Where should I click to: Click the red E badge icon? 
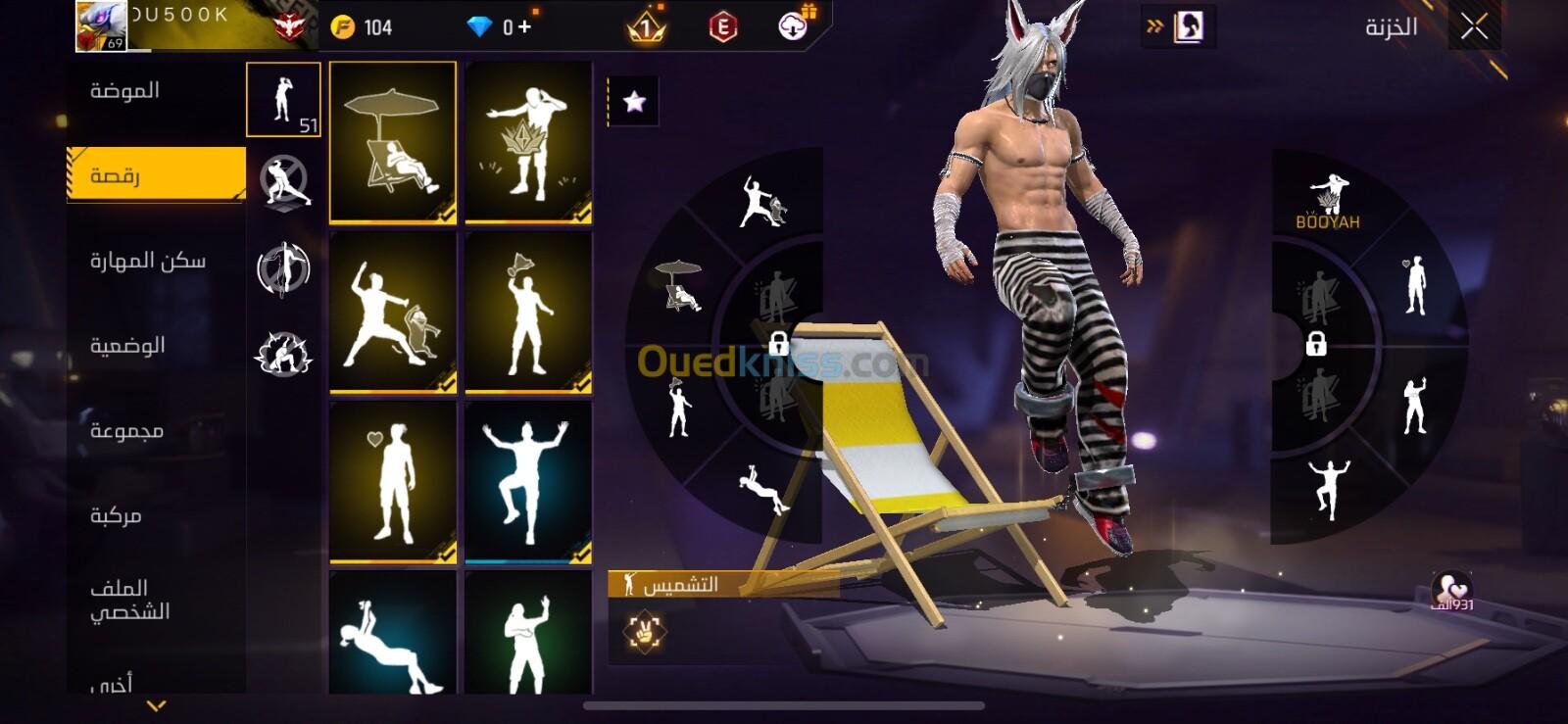pos(723,27)
